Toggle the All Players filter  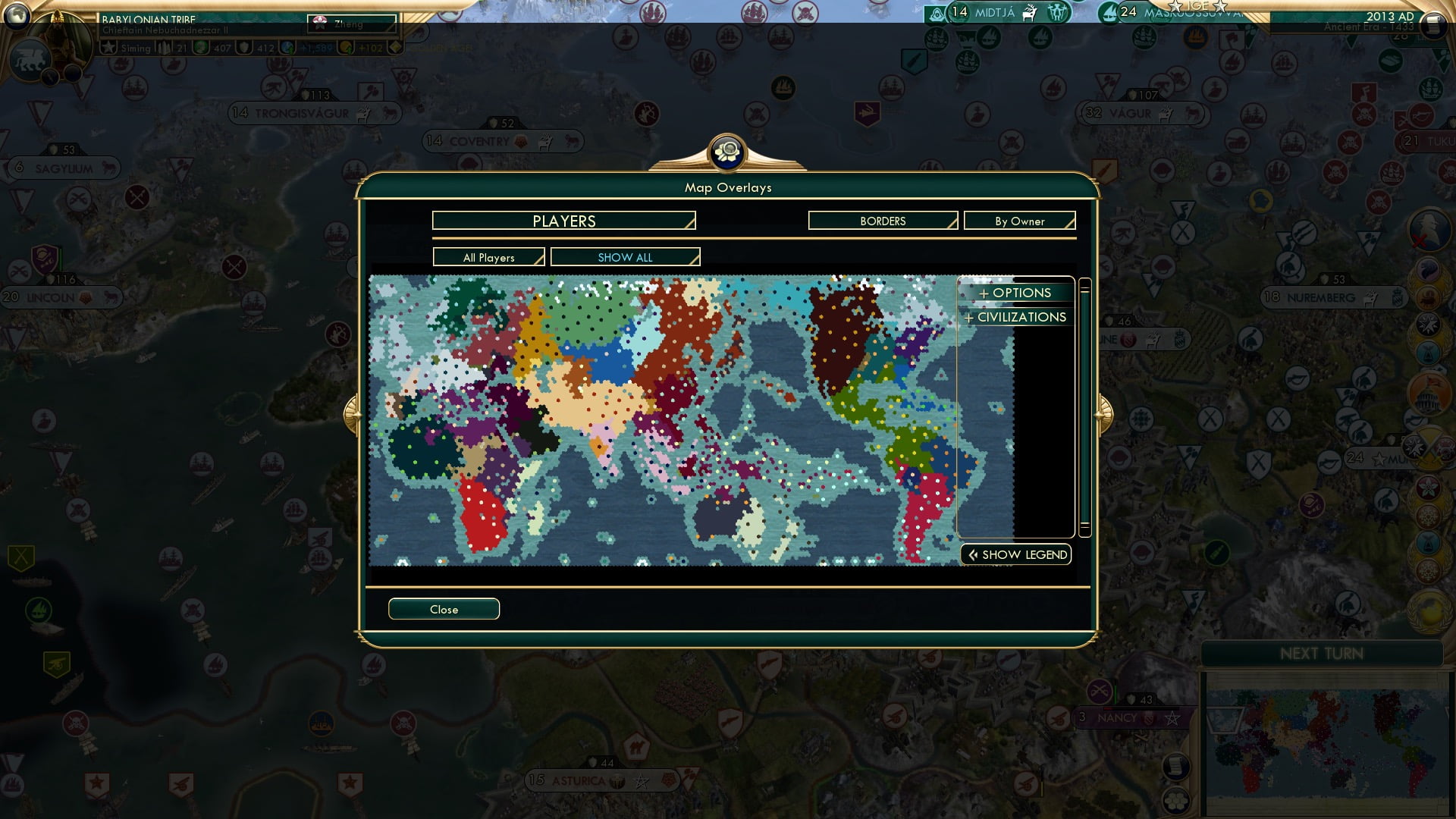pos(488,257)
